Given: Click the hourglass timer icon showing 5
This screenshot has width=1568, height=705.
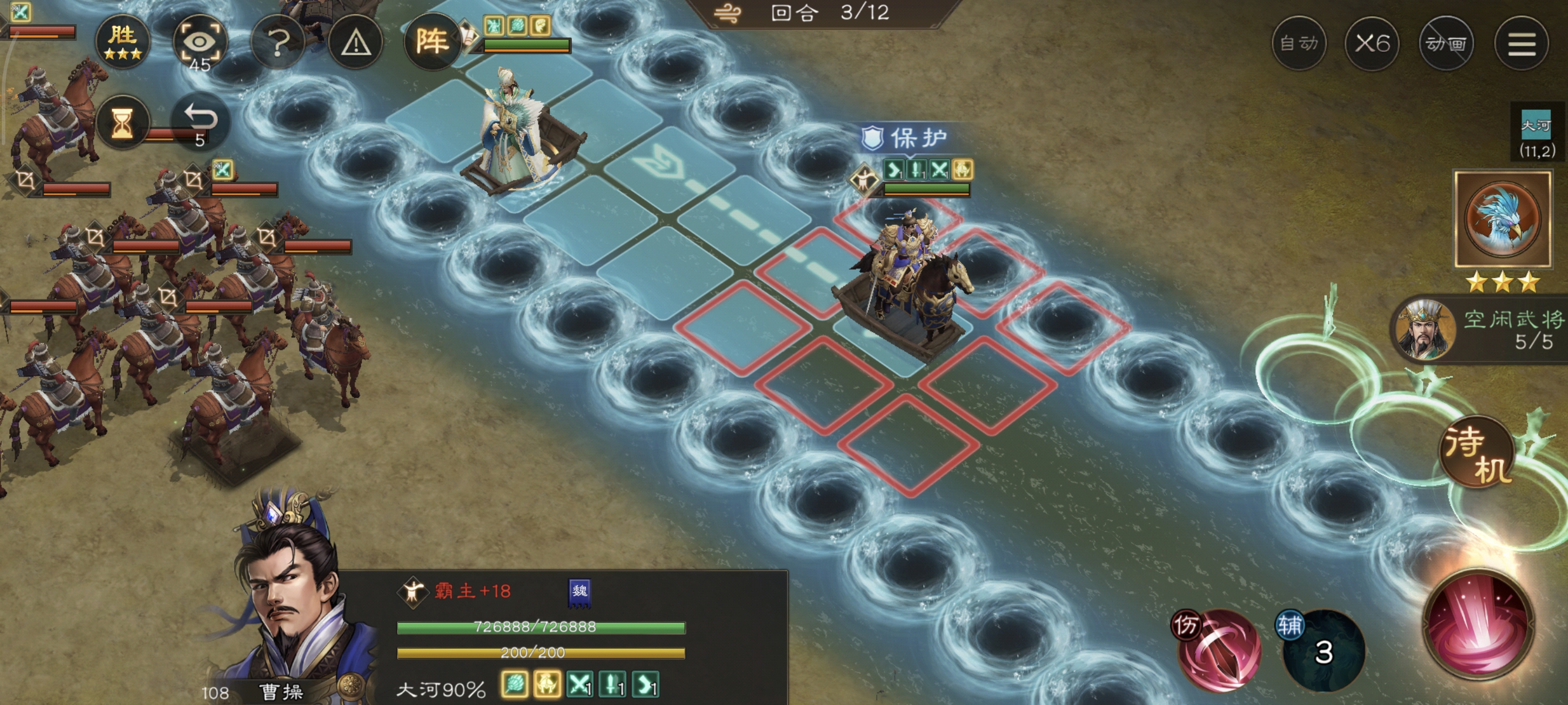Looking at the screenshot, I should [x=123, y=122].
